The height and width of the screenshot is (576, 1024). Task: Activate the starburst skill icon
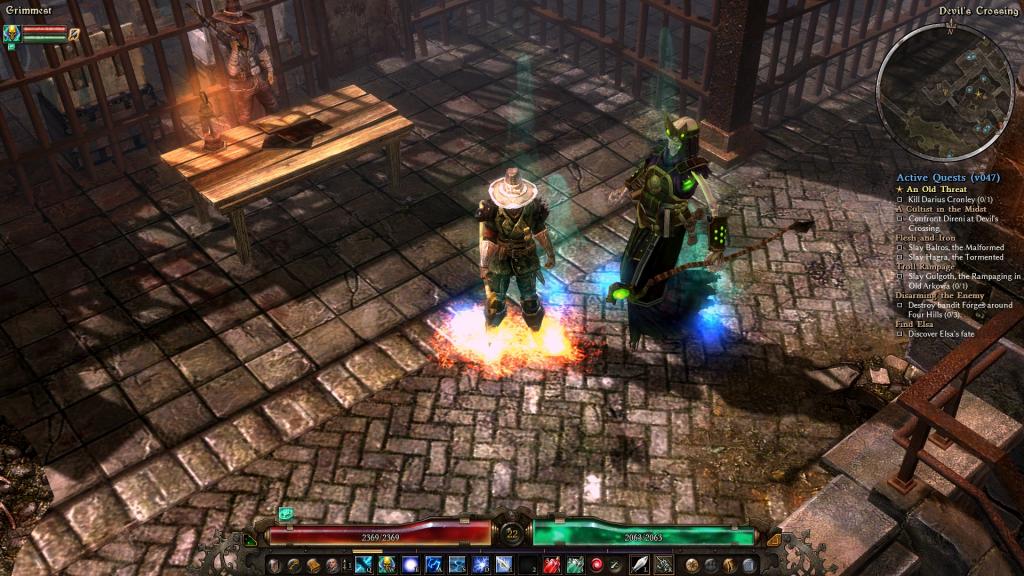[x=481, y=565]
